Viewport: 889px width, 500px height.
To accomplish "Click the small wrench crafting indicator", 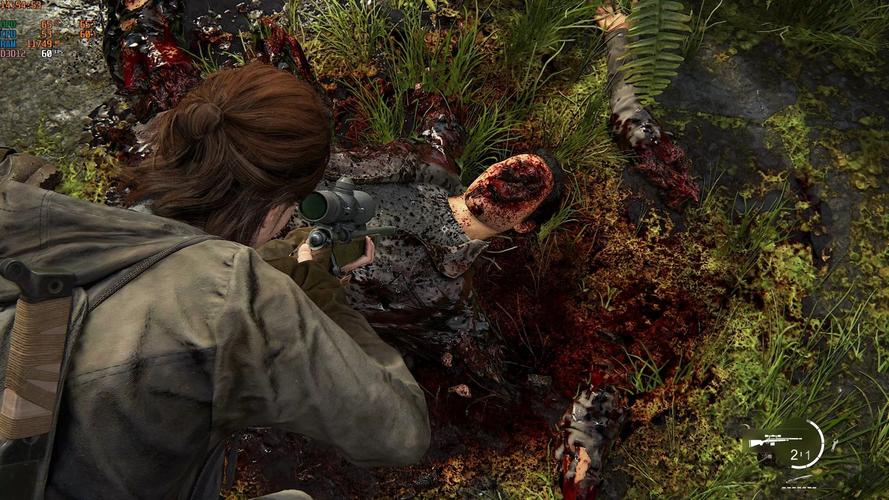I will click(x=833, y=443).
